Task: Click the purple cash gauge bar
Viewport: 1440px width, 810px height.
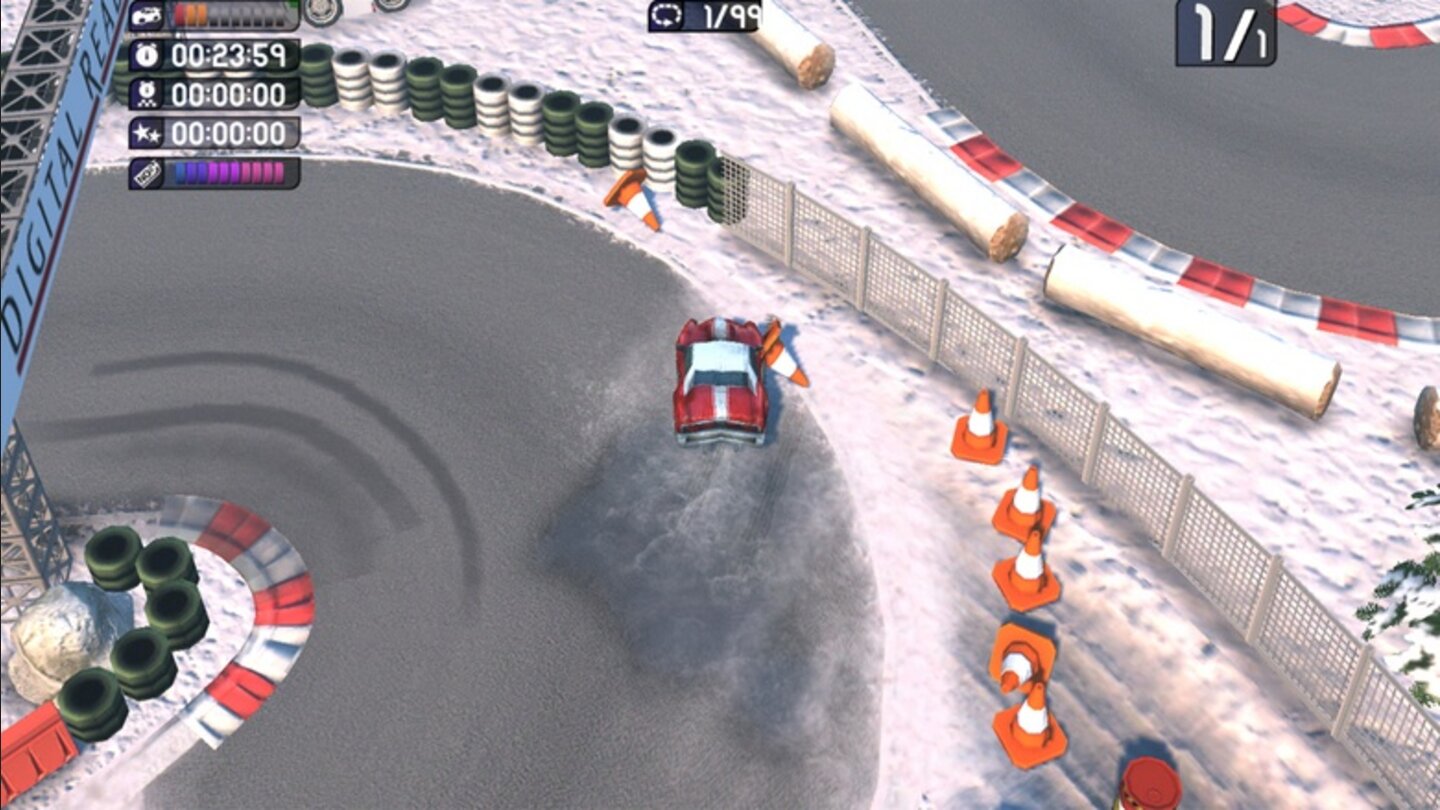Action: point(230,172)
